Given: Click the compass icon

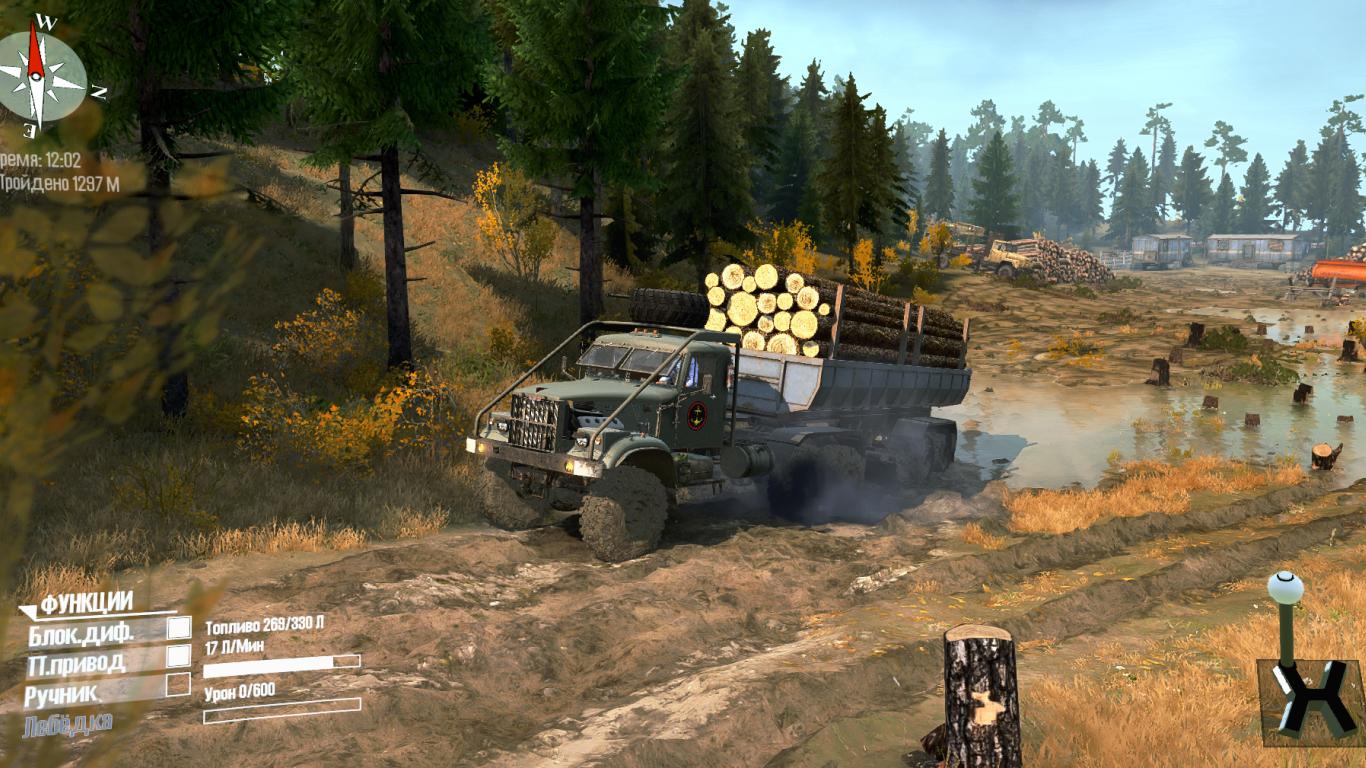Looking at the screenshot, I should pyautogui.click(x=40, y=76).
